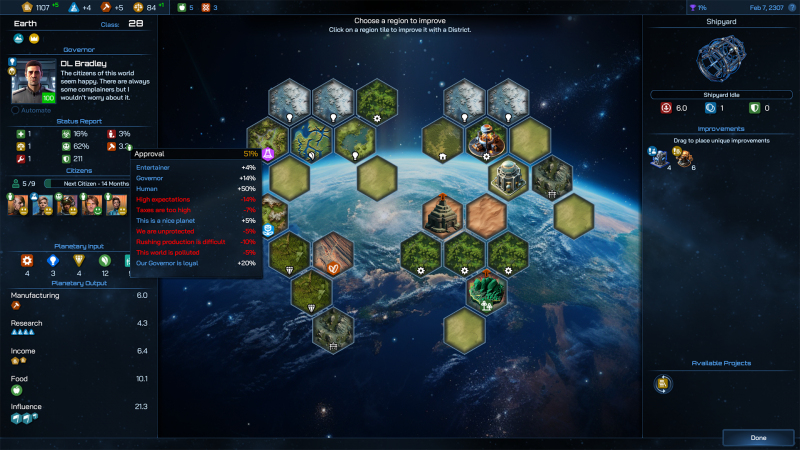Click the blue diamond Planetary Input icon
The width and height of the screenshot is (800, 450).
(x=53, y=261)
